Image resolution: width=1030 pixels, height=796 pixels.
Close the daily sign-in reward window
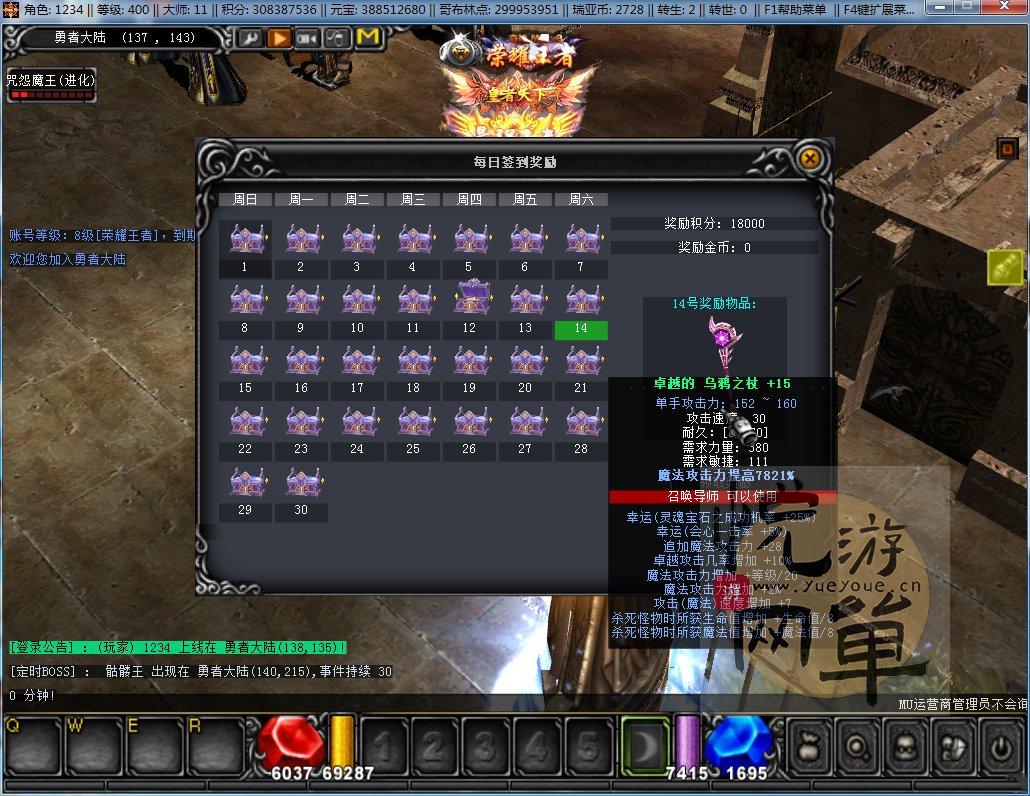coord(810,158)
